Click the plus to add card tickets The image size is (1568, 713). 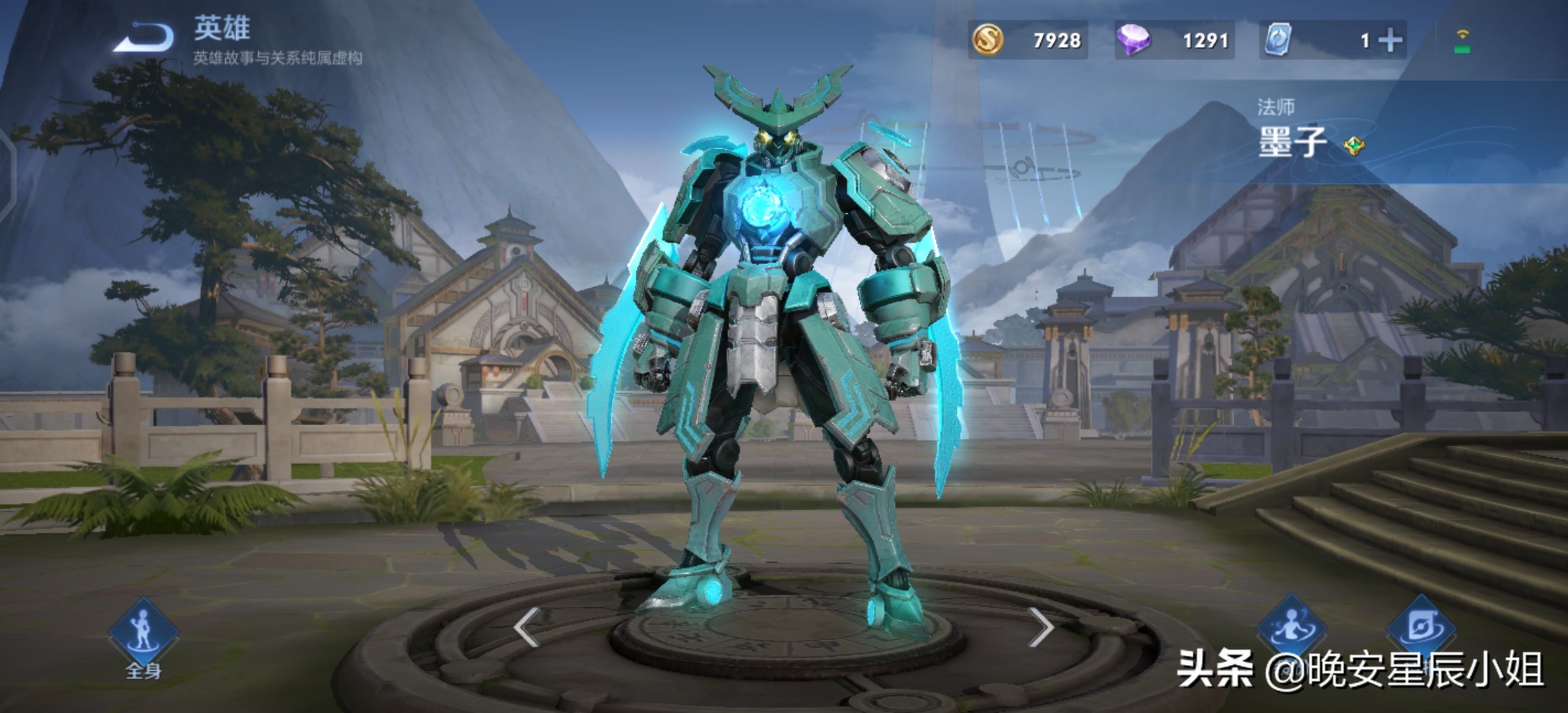tap(1390, 41)
